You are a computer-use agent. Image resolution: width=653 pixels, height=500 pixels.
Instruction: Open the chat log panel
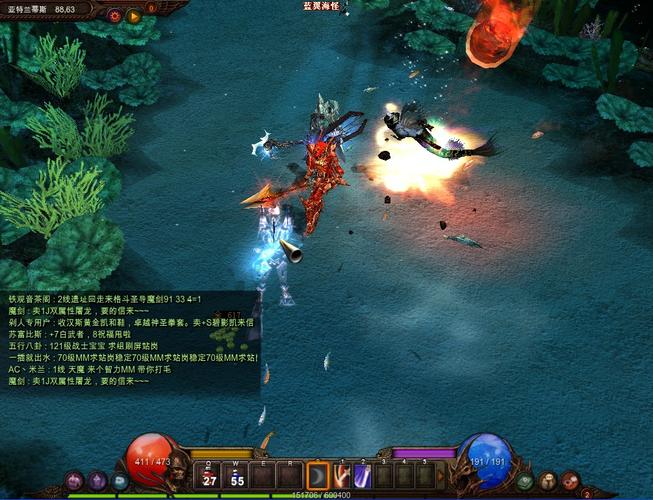point(130,341)
